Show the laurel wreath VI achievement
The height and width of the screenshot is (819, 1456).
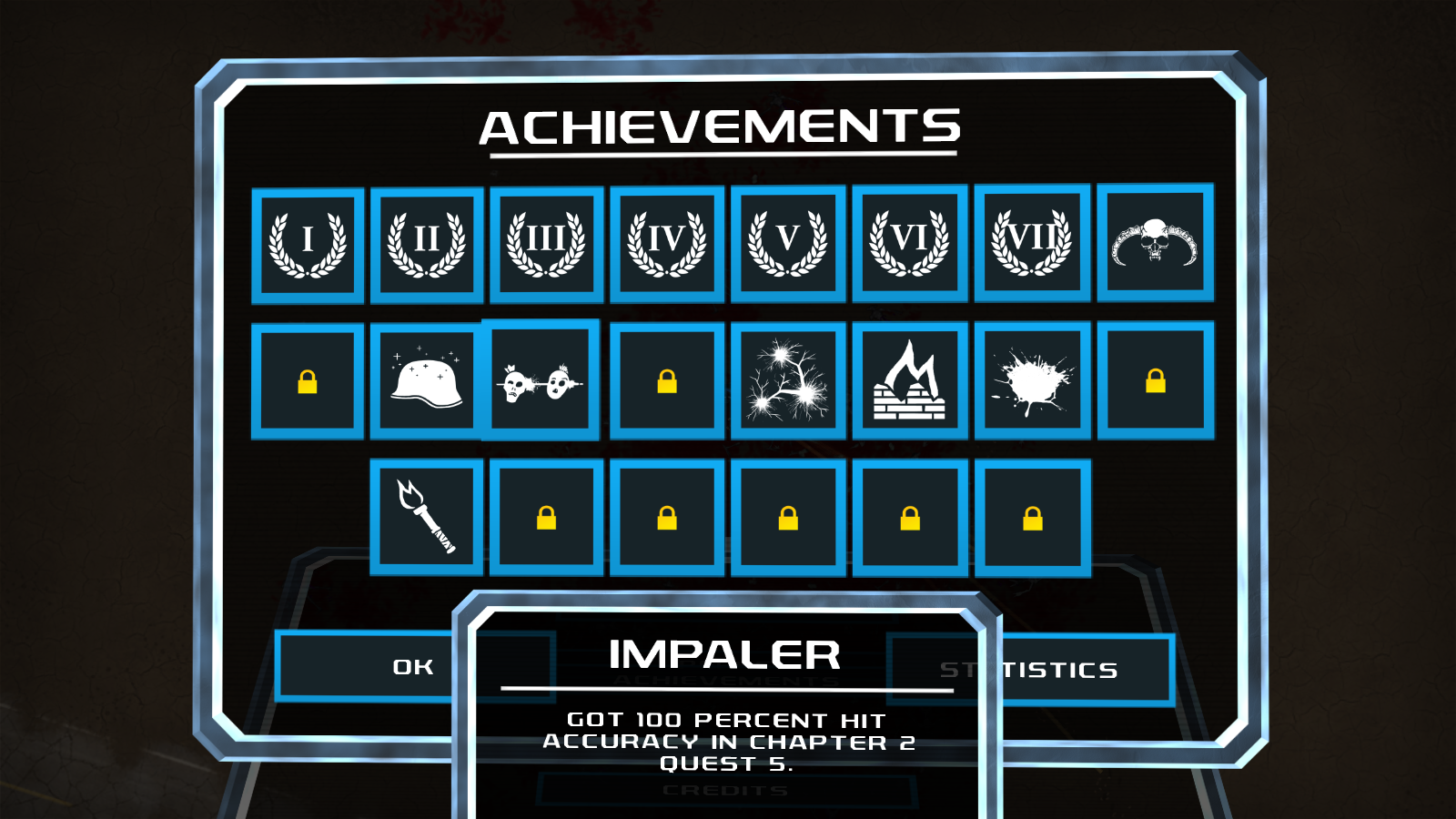pyautogui.click(x=910, y=243)
